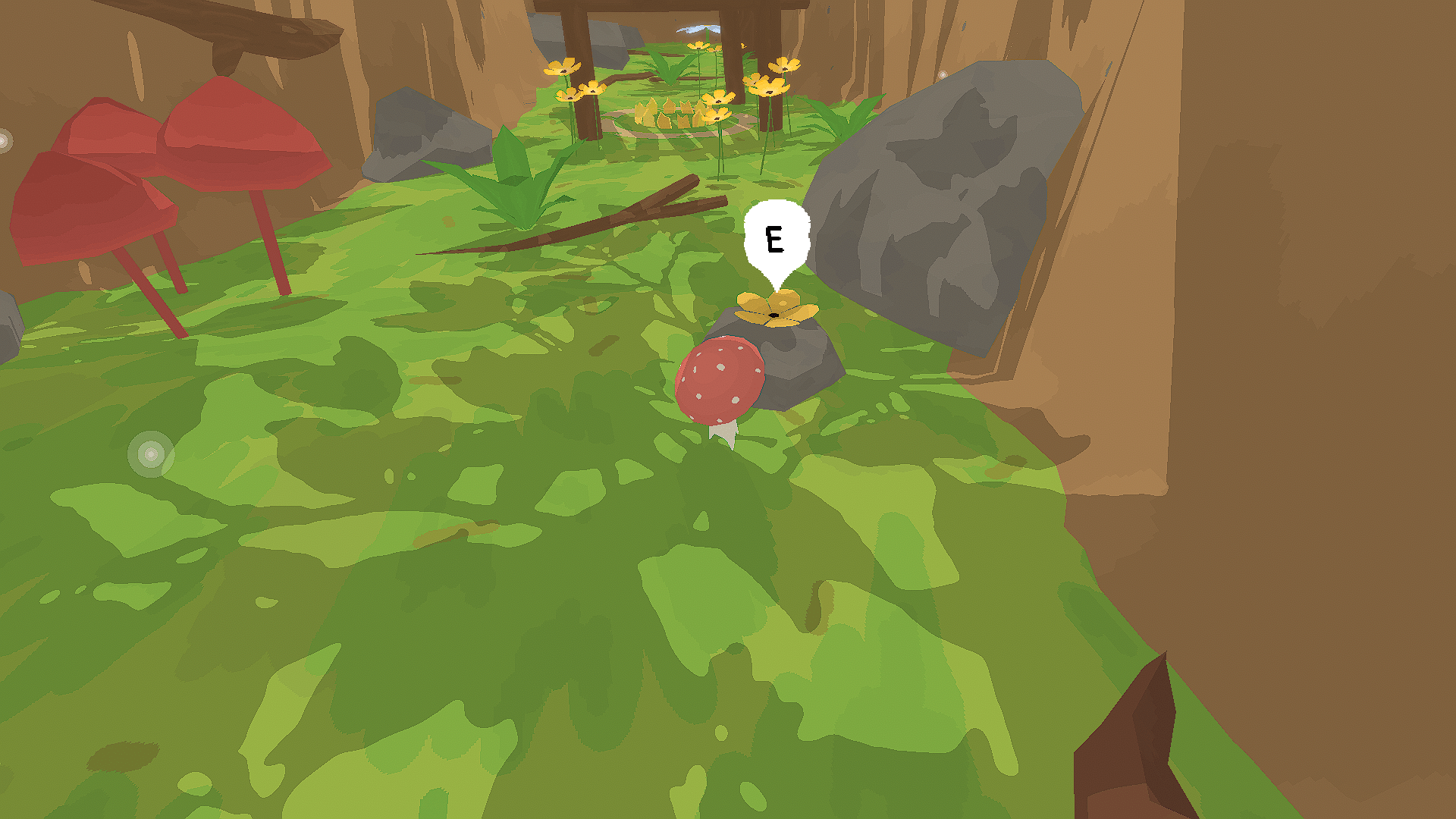Click the glowing orb on the lower left
The width and height of the screenshot is (1456, 819).
(x=152, y=455)
